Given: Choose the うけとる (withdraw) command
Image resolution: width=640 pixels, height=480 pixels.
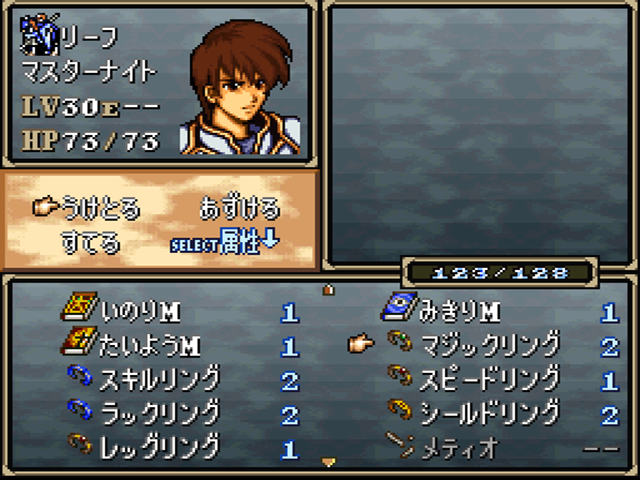Looking at the screenshot, I should 100,208.
